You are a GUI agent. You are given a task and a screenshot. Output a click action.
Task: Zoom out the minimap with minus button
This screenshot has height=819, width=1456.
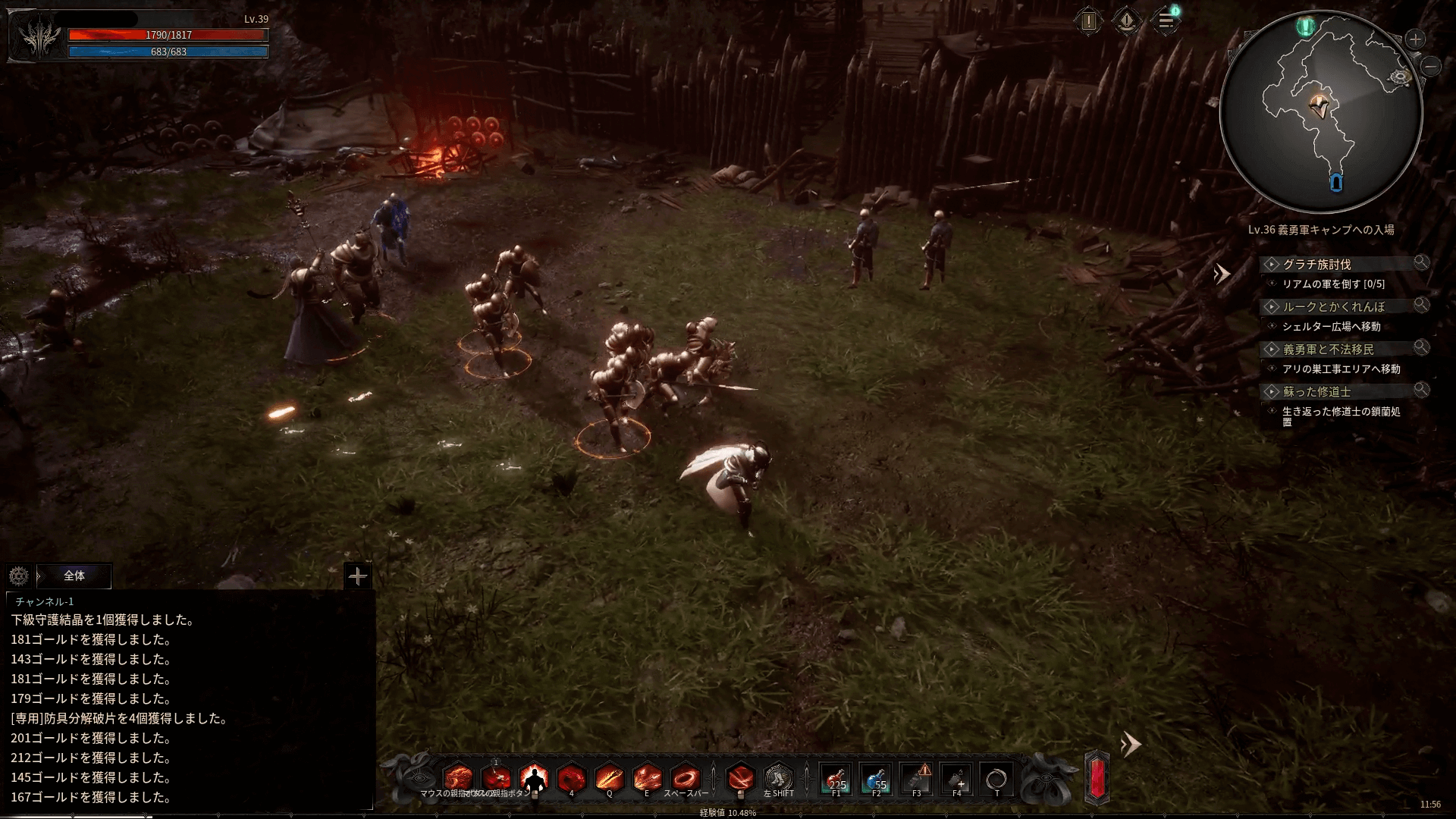coord(1431,67)
